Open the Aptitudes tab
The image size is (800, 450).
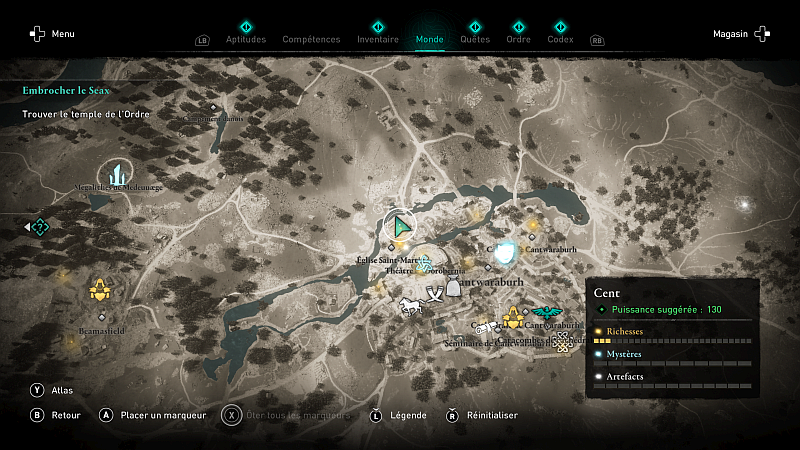(246, 39)
